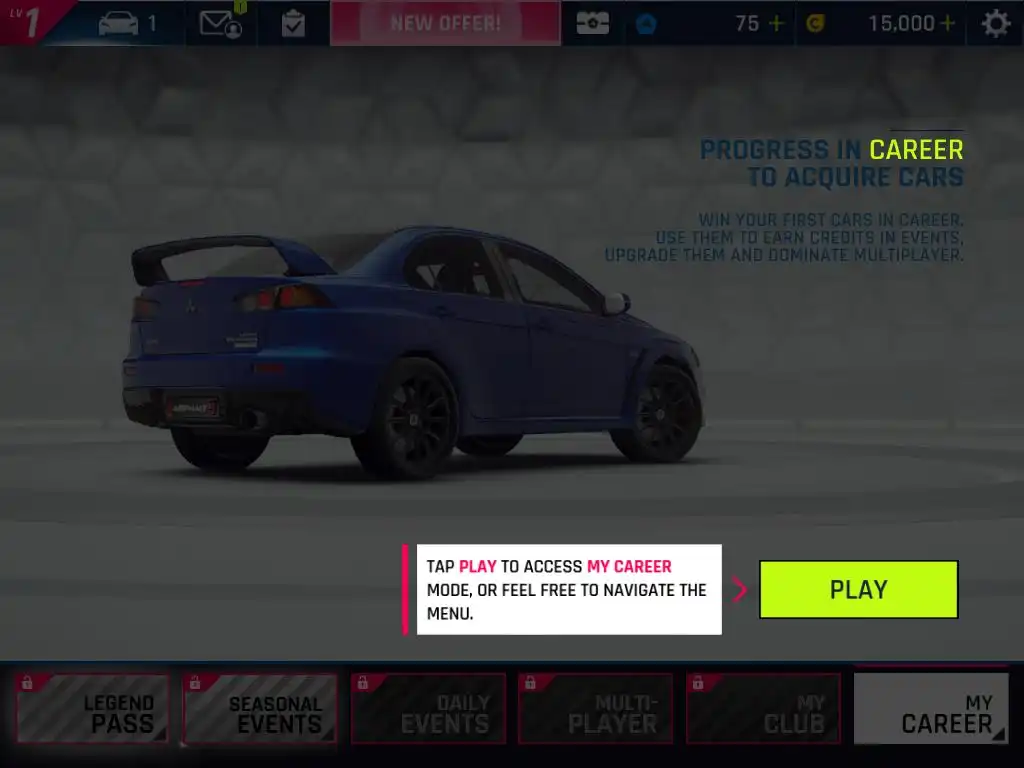The width and height of the screenshot is (1024, 768).
Task: Add more credits with the plus by 15,000
Action: 947,23
